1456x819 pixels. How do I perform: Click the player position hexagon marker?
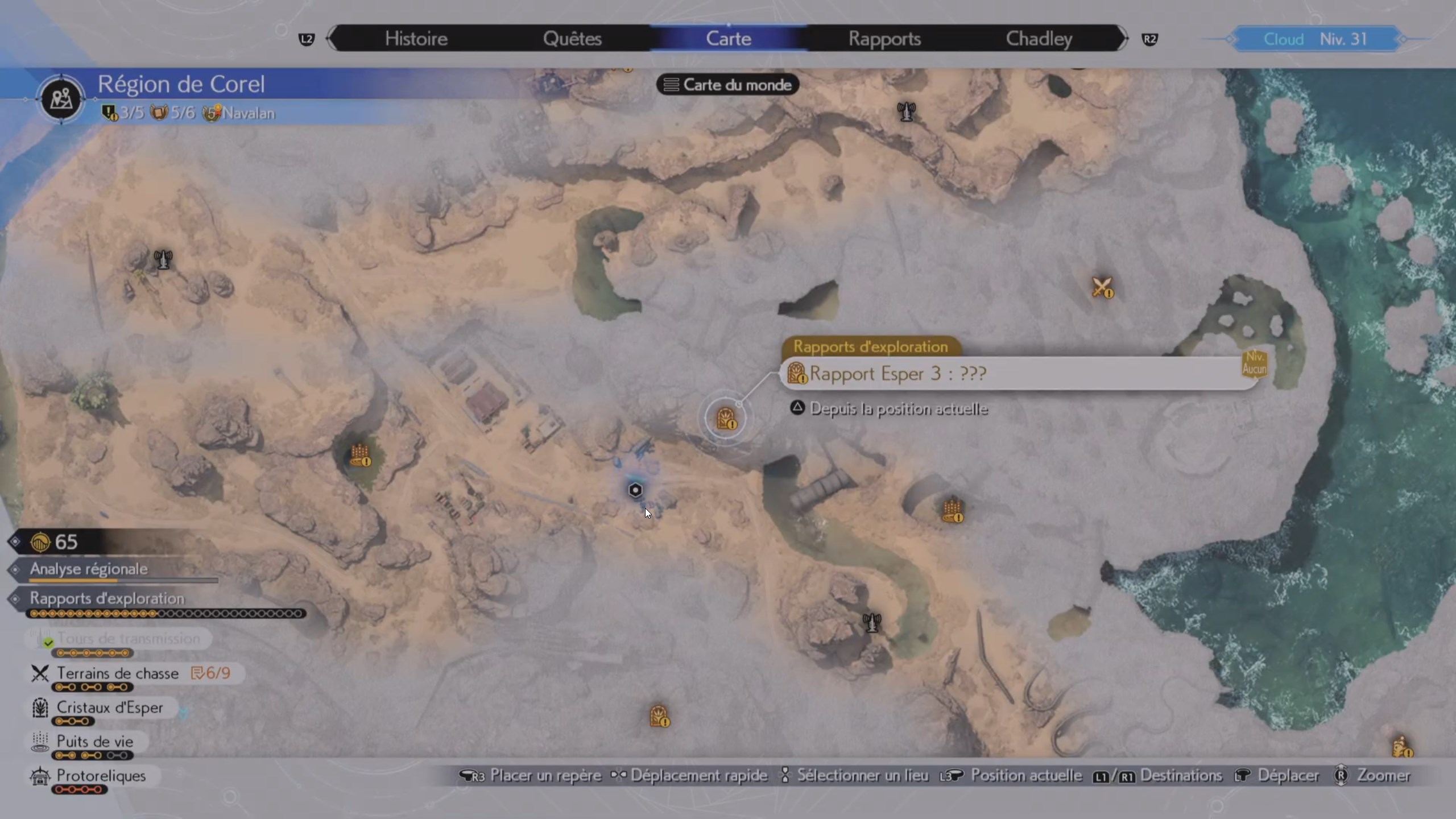point(635,490)
